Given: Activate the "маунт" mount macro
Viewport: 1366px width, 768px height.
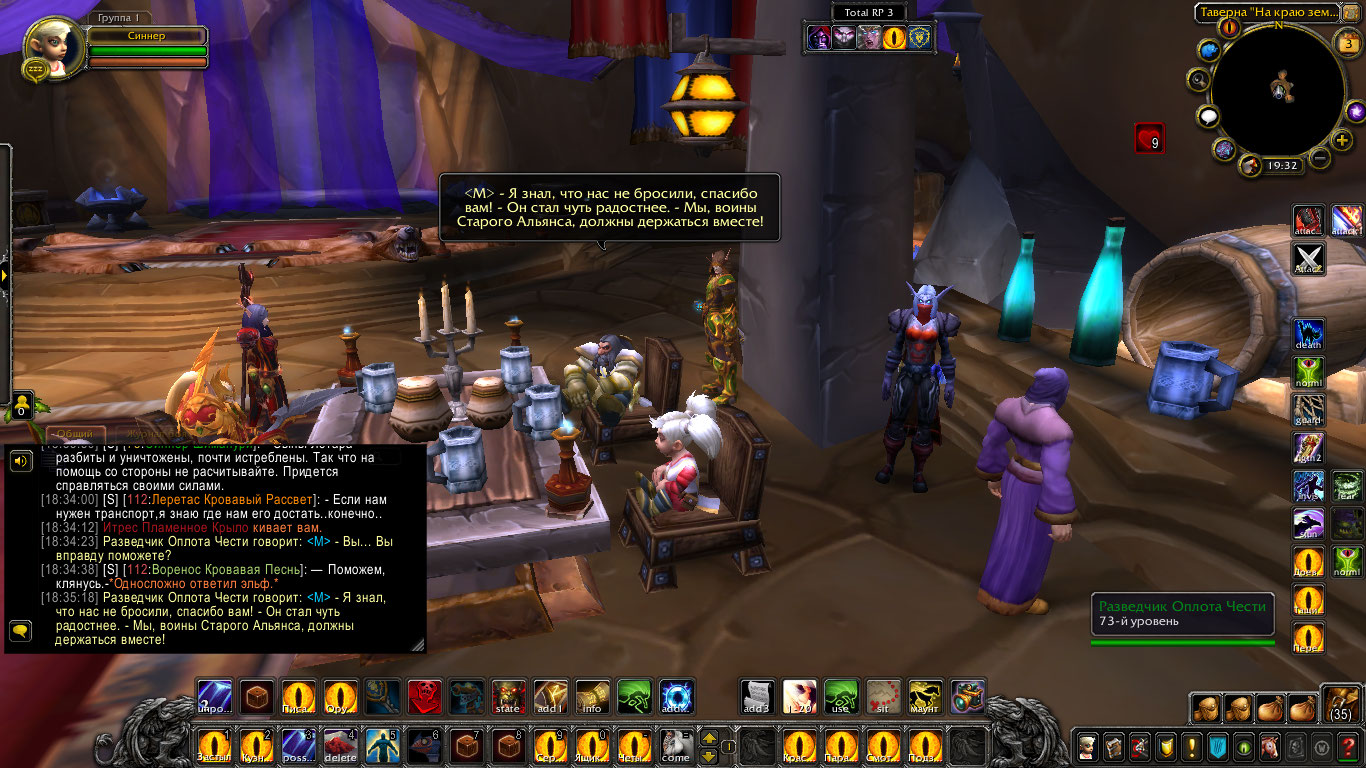Looking at the screenshot, I should (925, 697).
